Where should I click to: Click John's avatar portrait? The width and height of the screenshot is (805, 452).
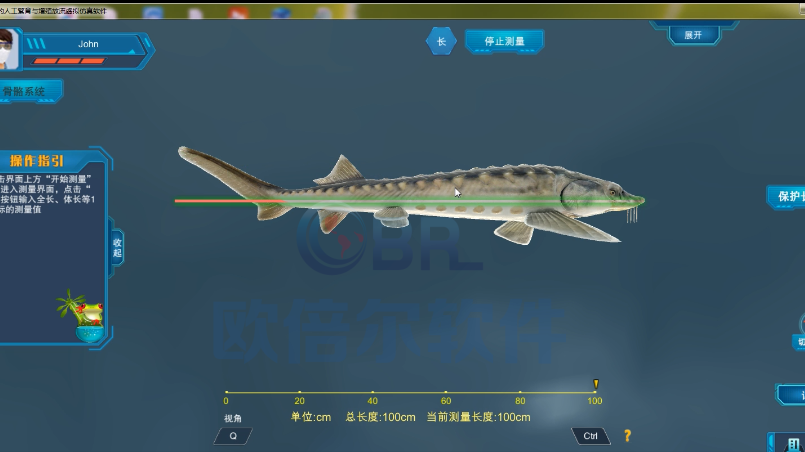[x=8, y=50]
